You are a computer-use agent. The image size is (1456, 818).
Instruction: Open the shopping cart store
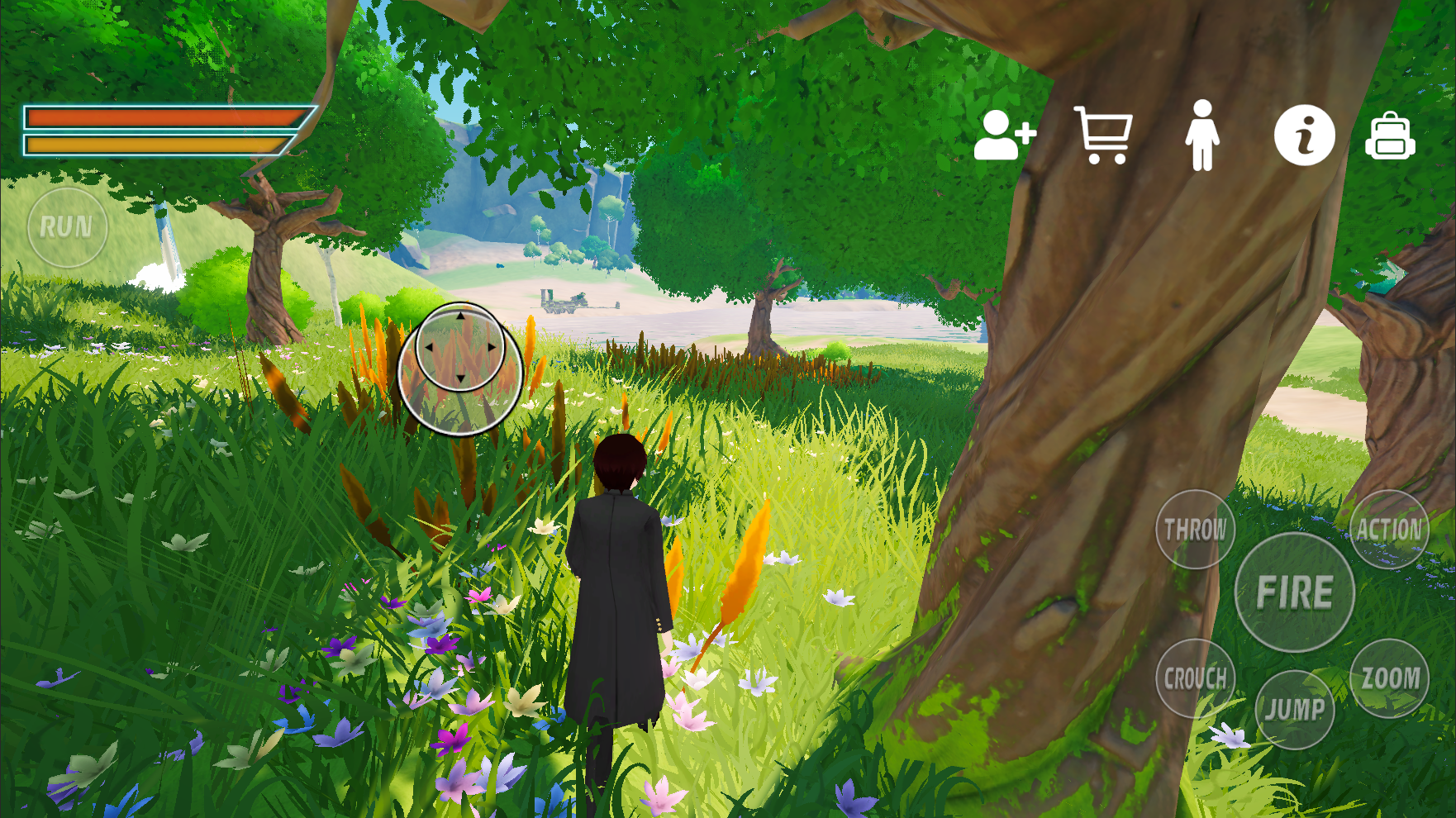[1104, 136]
